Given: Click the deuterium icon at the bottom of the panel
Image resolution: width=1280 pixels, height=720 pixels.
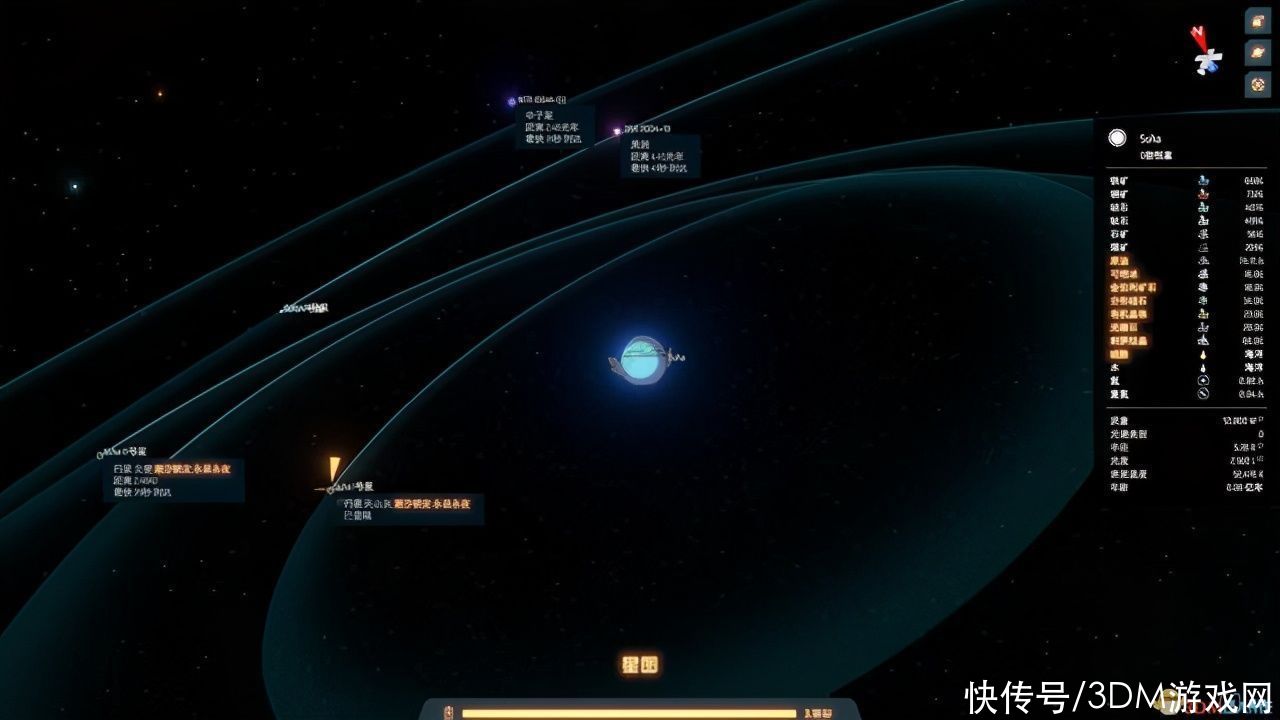Looking at the screenshot, I should [1203, 394].
